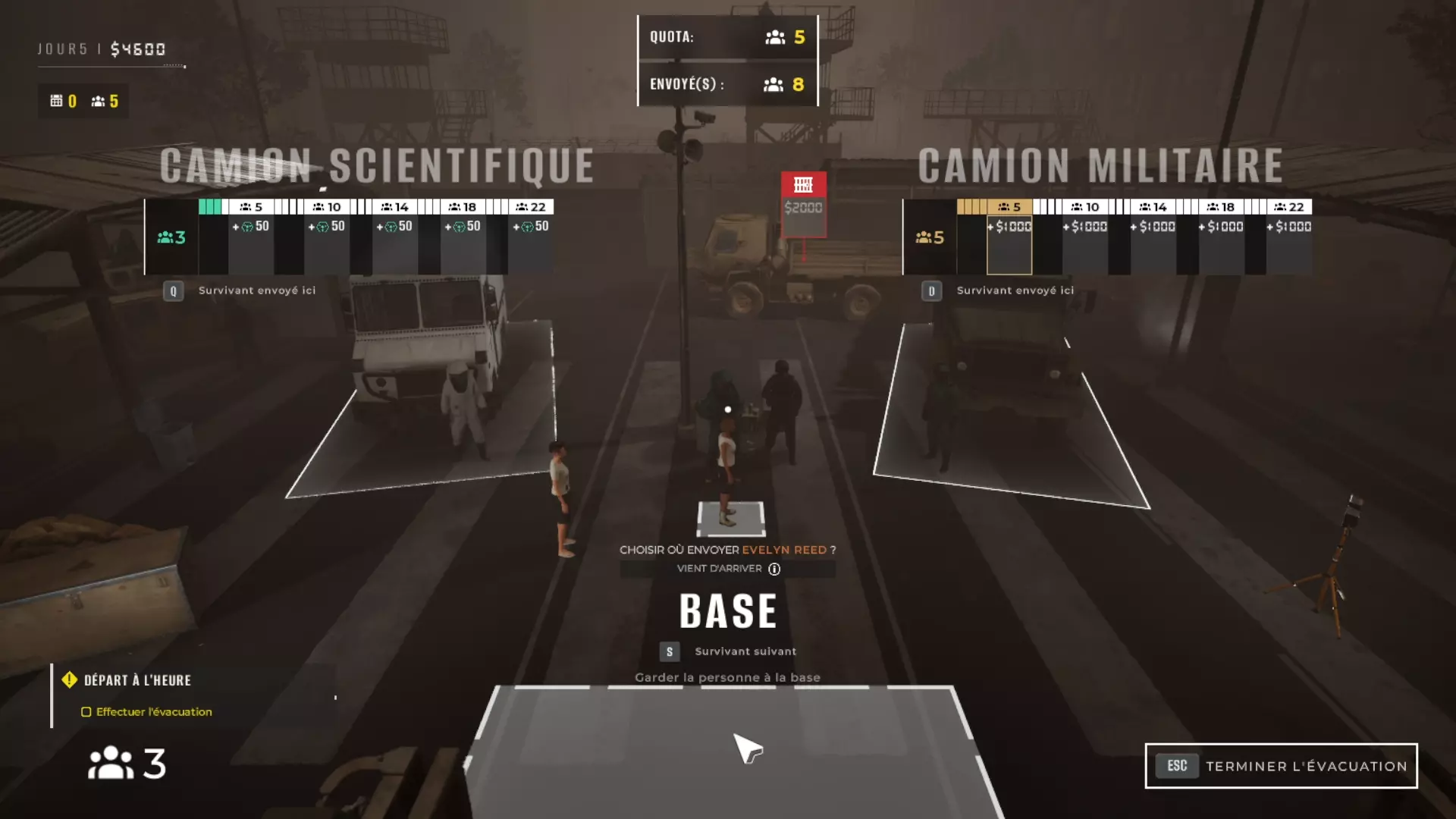Image resolution: width=1456 pixels, height=819 pixels.
Task: Click the BASE zone label to keep person
Action: 727,610
